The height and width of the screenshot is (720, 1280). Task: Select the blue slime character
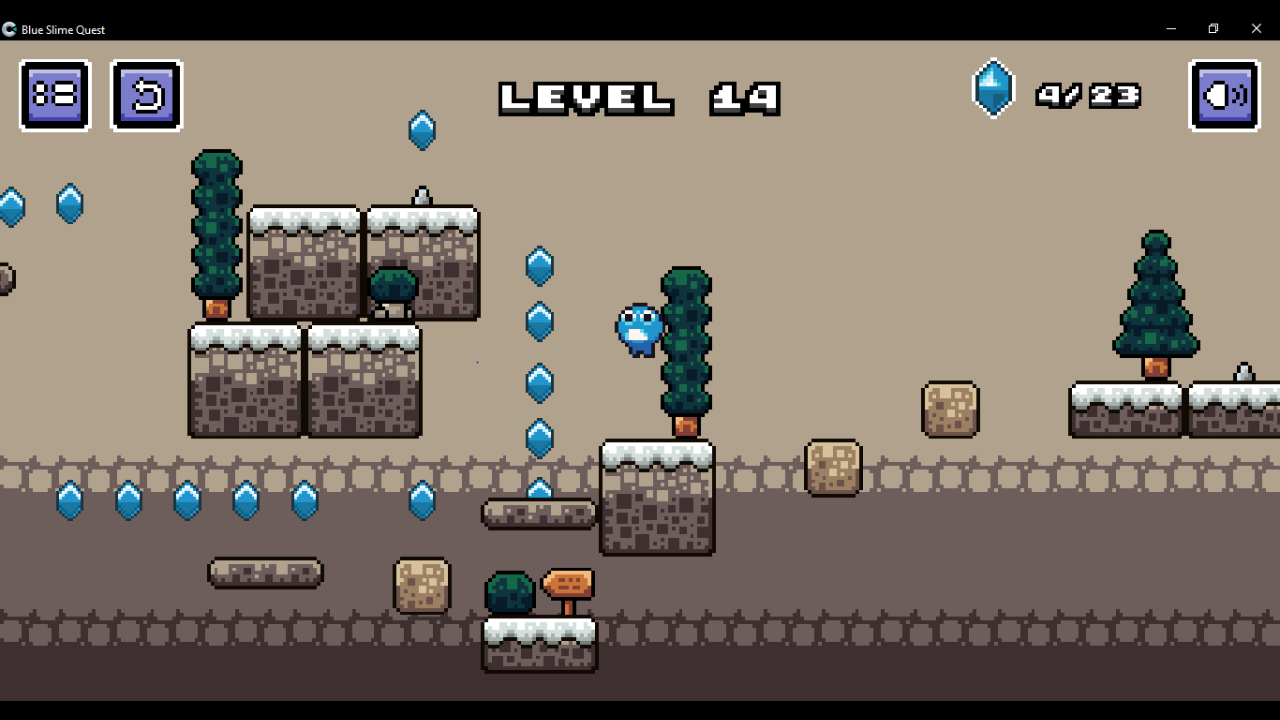[x=637, y=330]
